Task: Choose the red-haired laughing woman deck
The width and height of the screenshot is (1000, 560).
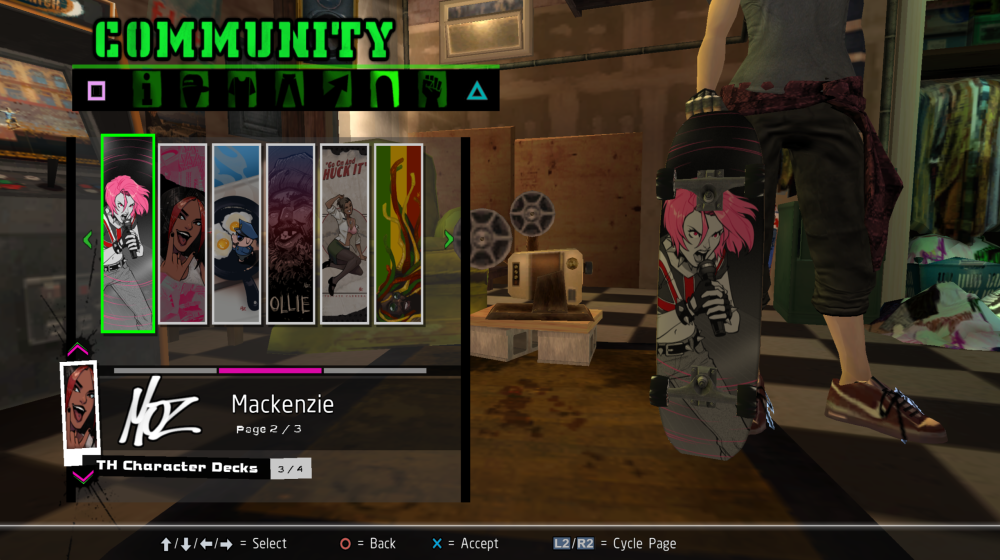Action: pyautogui.click(x=183, y=233)
